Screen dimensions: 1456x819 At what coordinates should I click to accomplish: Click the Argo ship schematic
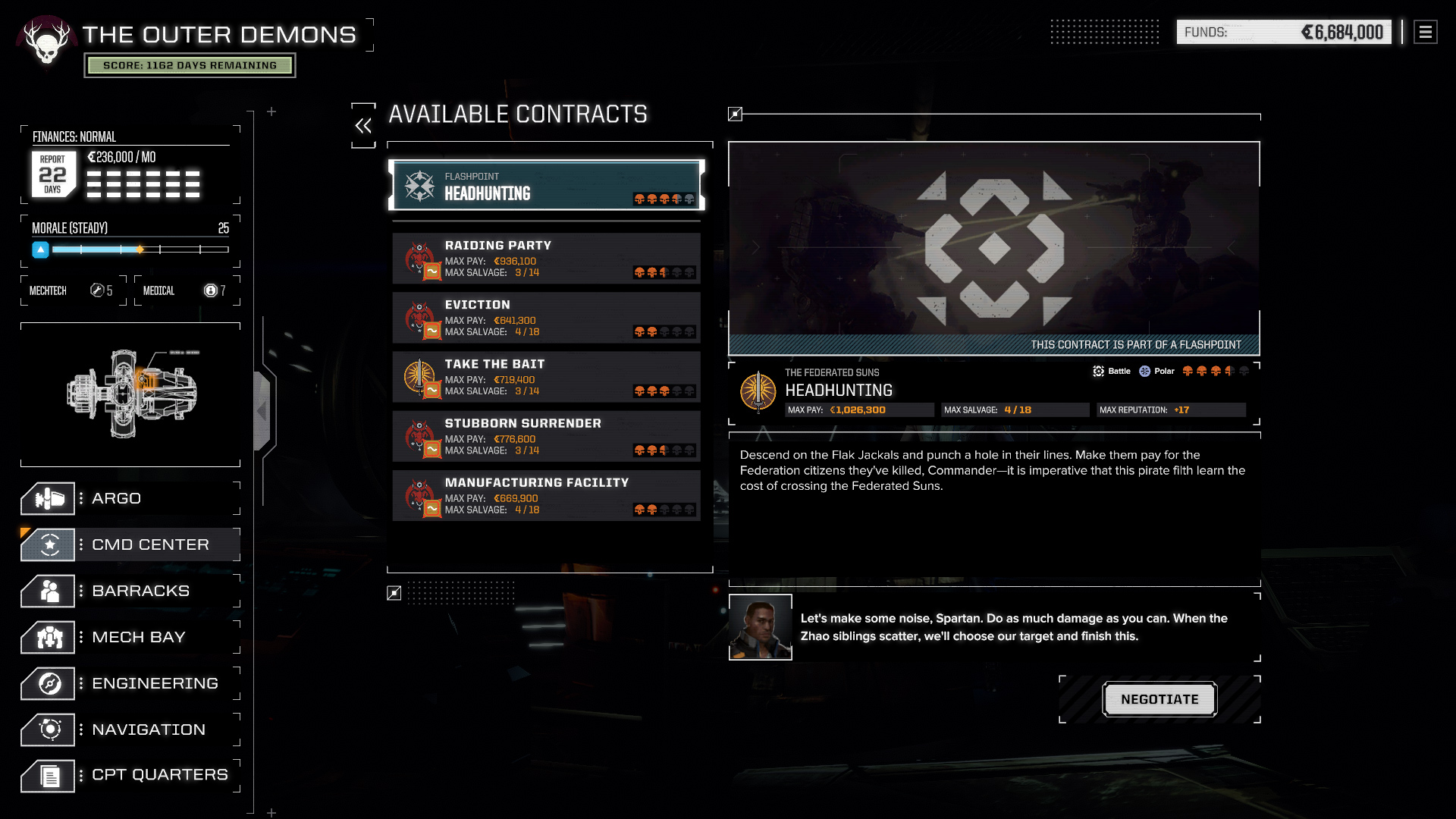pyautogui.click(x=130, y=394)
